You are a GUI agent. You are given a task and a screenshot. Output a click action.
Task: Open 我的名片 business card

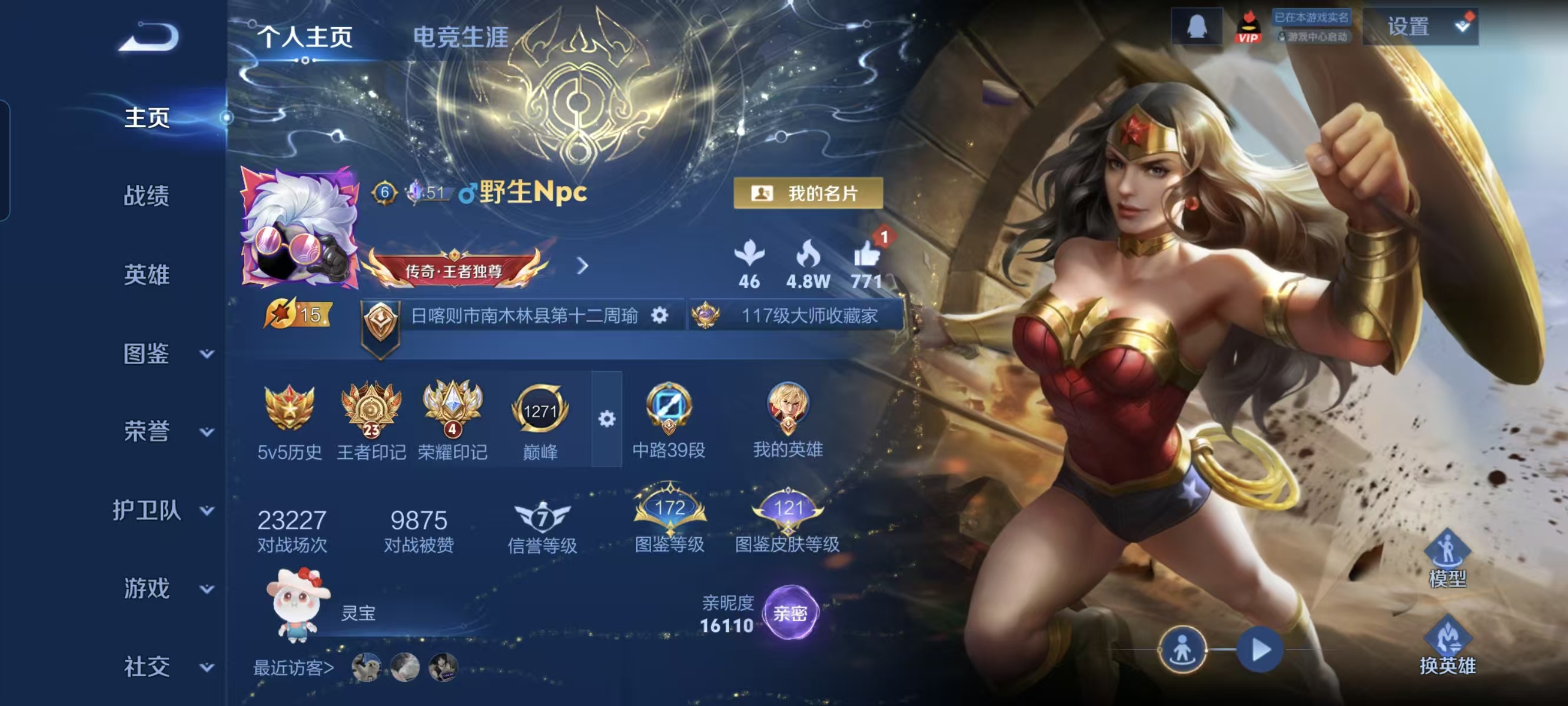coord(808,194)
